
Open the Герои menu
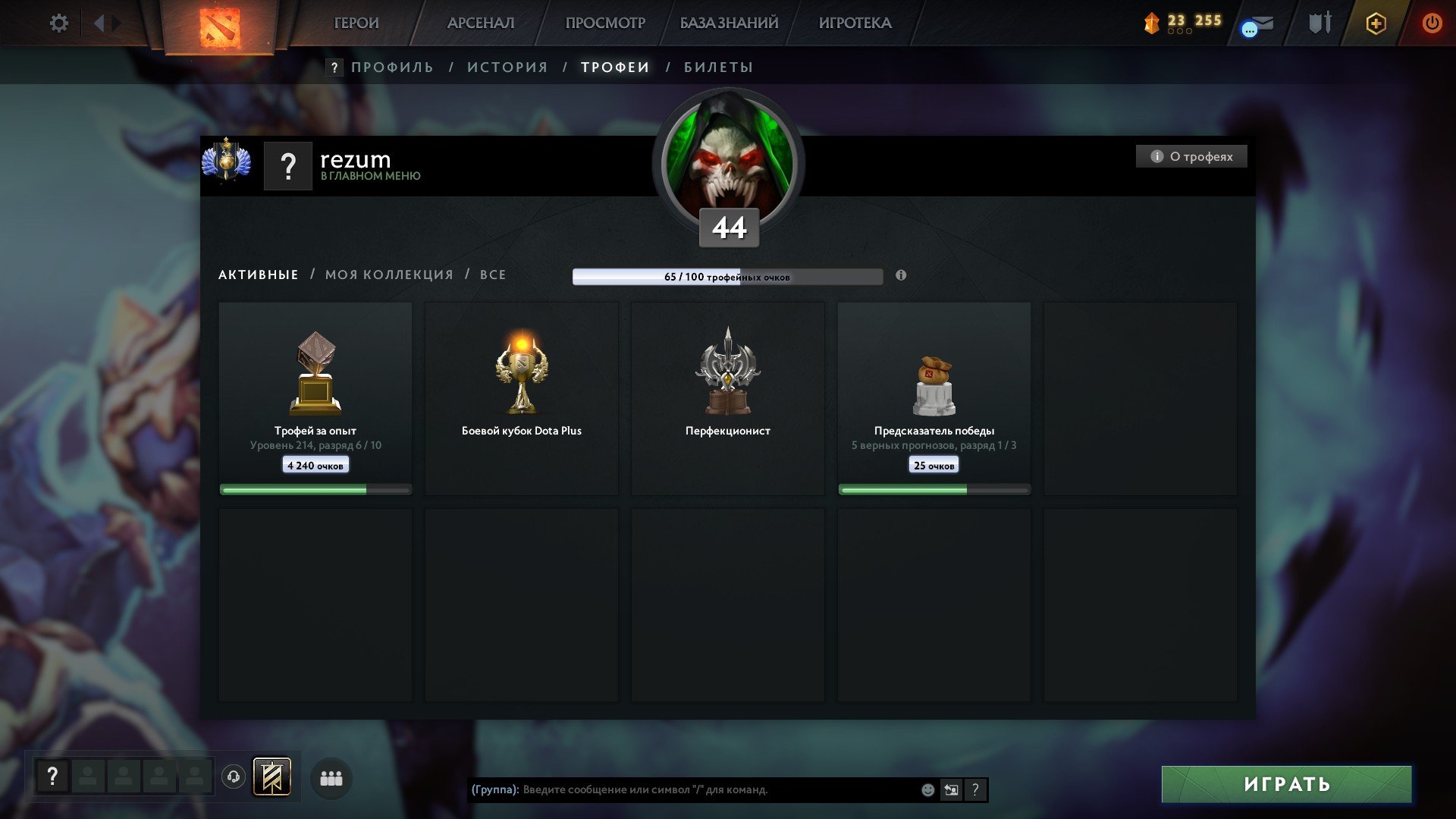point(356,24)
